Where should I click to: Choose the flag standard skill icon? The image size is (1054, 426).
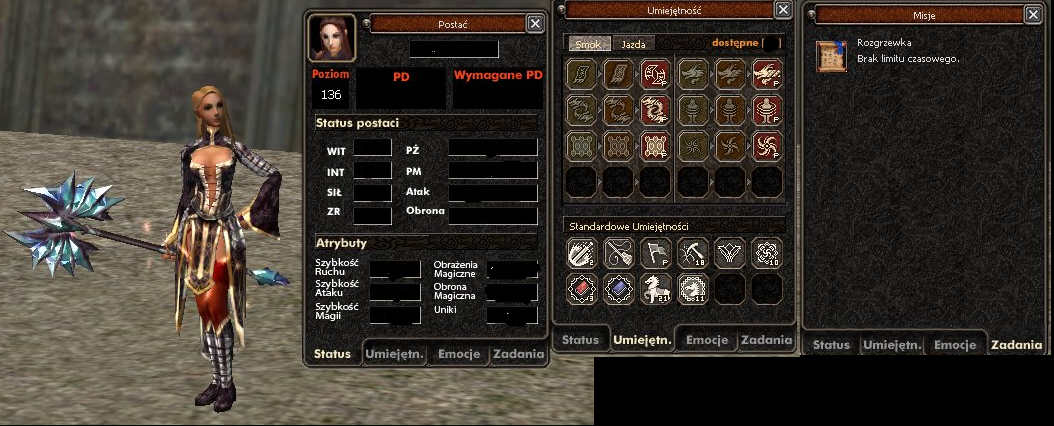(655, 252)
